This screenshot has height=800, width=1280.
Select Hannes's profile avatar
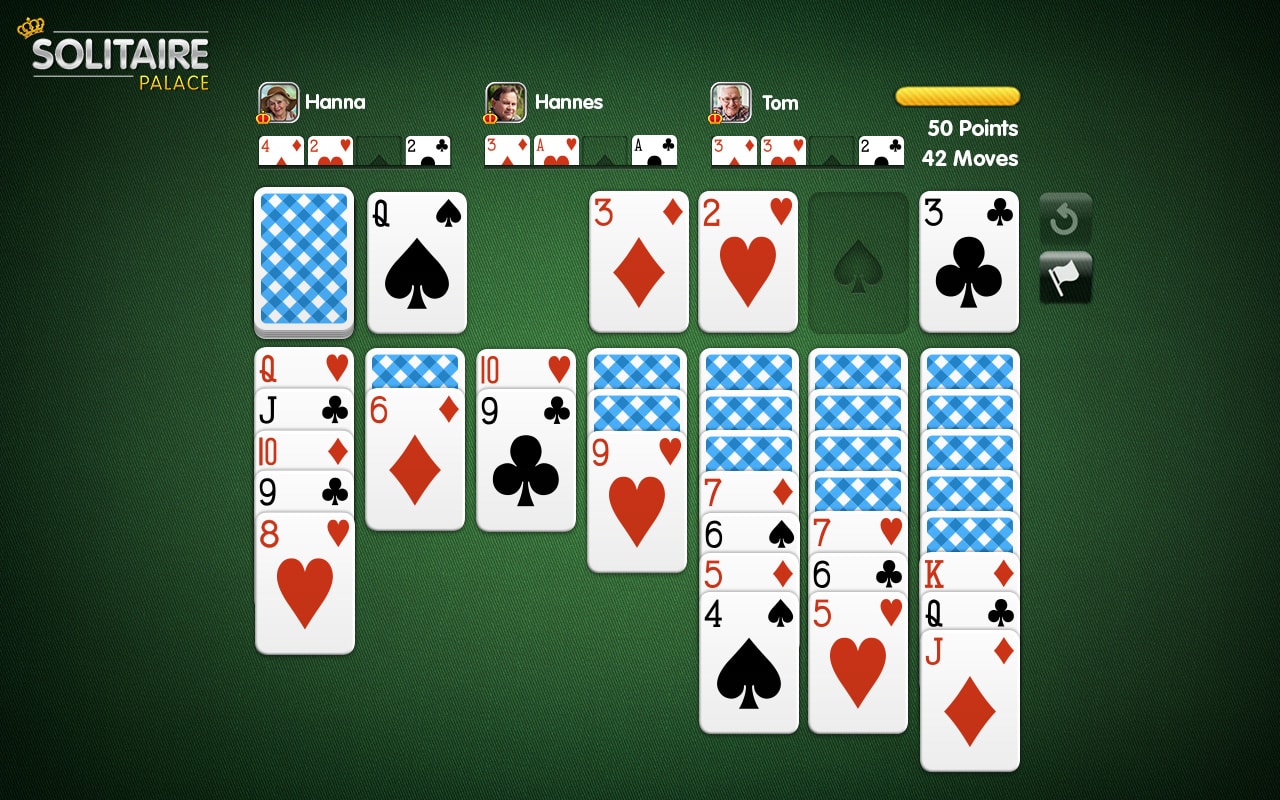505,101
